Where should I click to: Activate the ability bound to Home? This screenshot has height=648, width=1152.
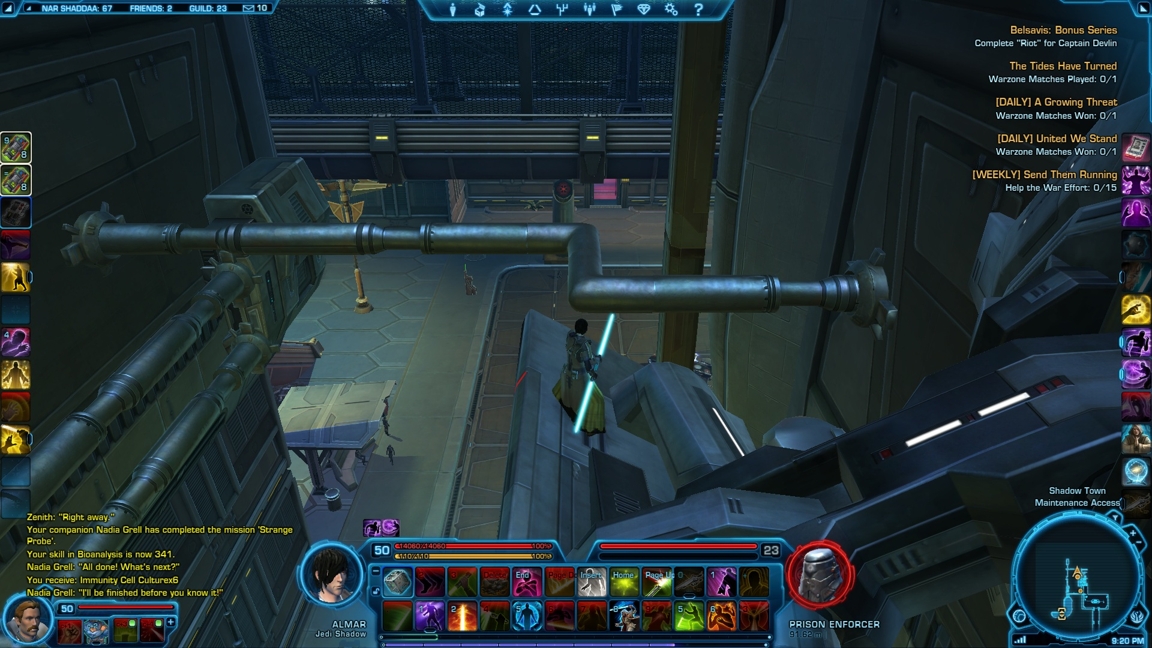[x=624, y=582]
